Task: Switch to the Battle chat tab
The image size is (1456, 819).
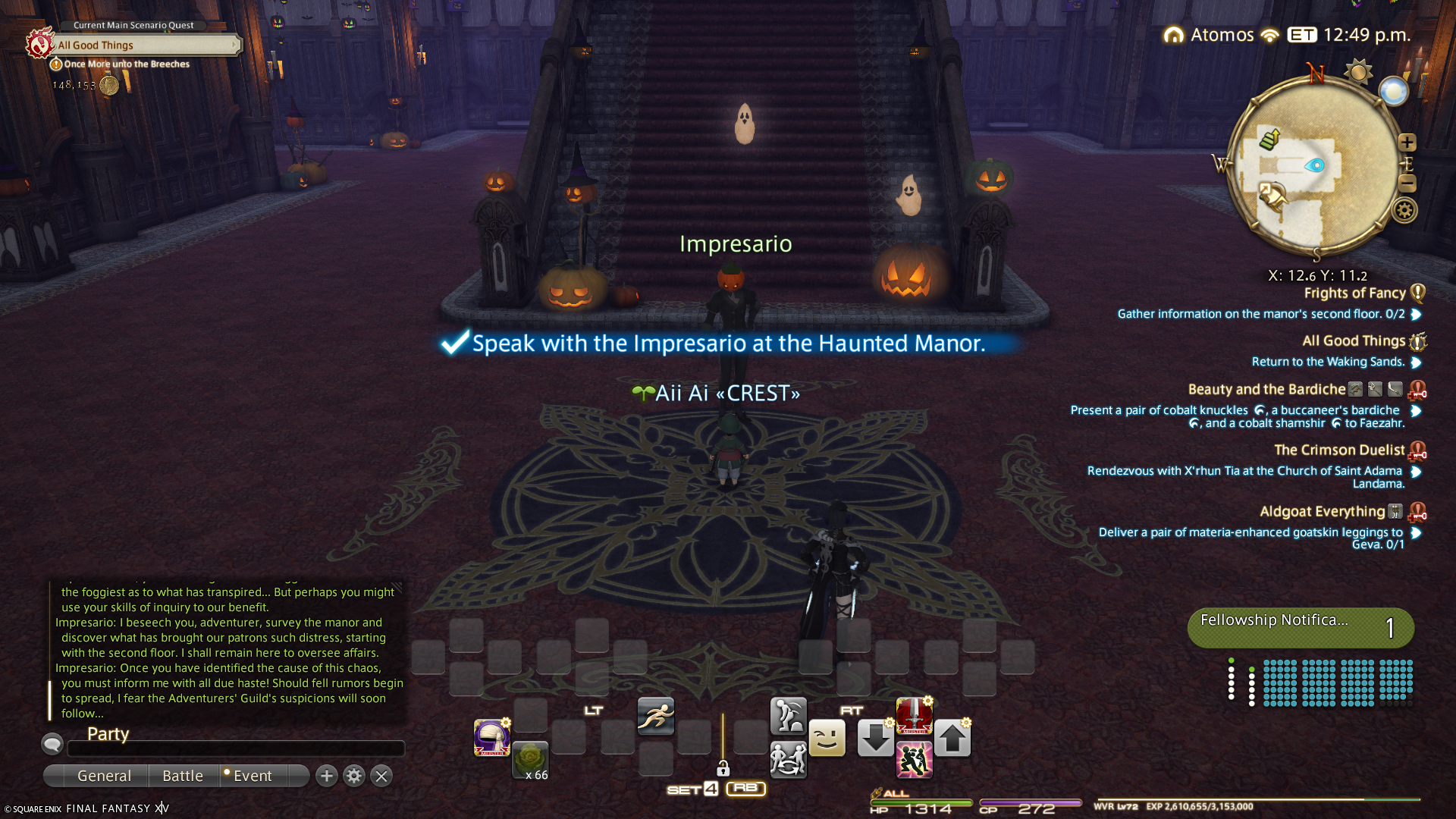Action: [183, 776]
